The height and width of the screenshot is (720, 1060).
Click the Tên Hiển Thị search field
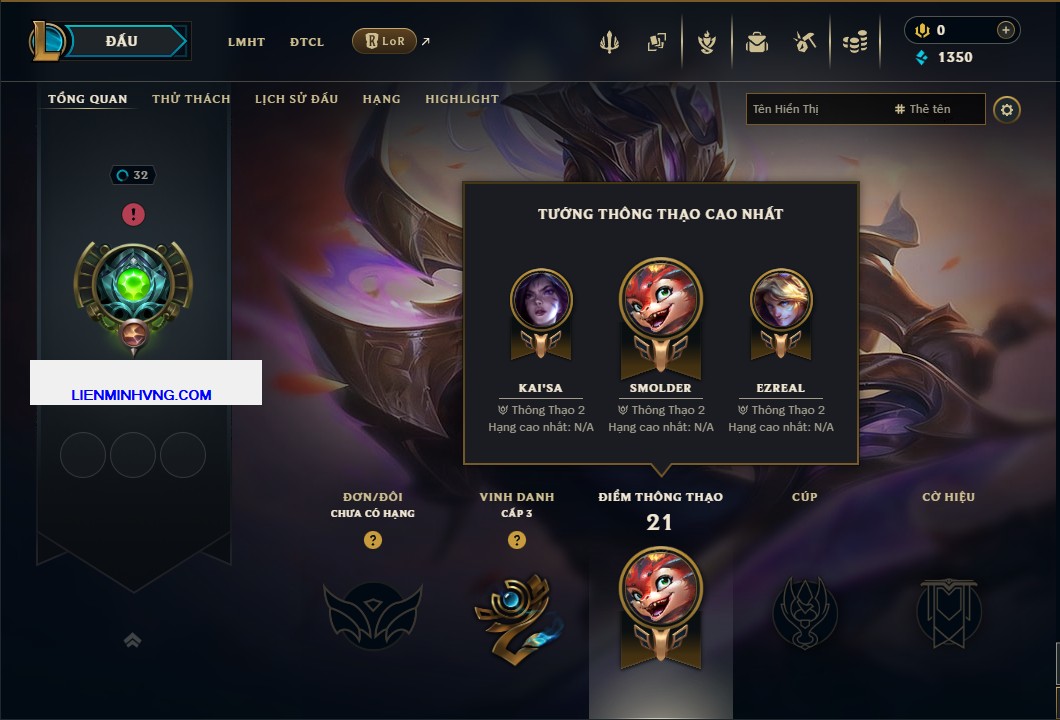815,109
